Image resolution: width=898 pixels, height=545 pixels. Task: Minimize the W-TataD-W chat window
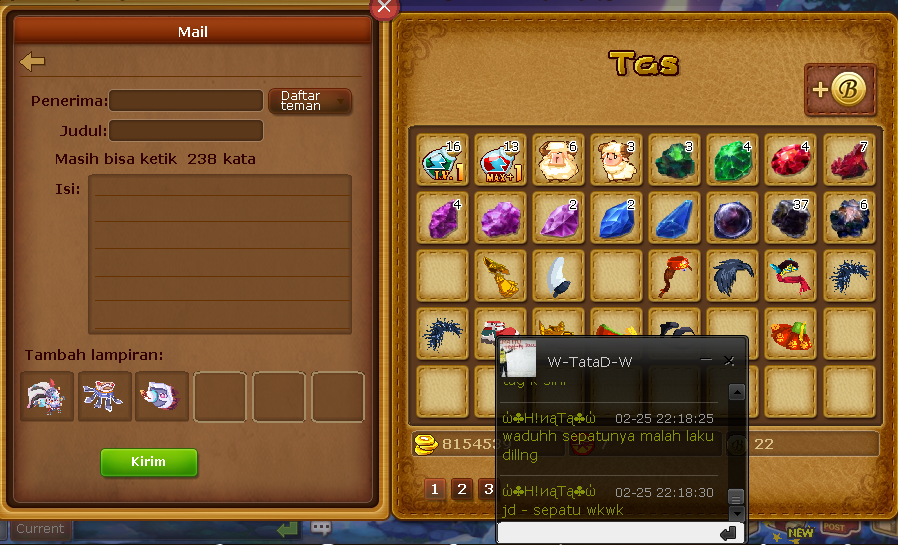point(706,360)
